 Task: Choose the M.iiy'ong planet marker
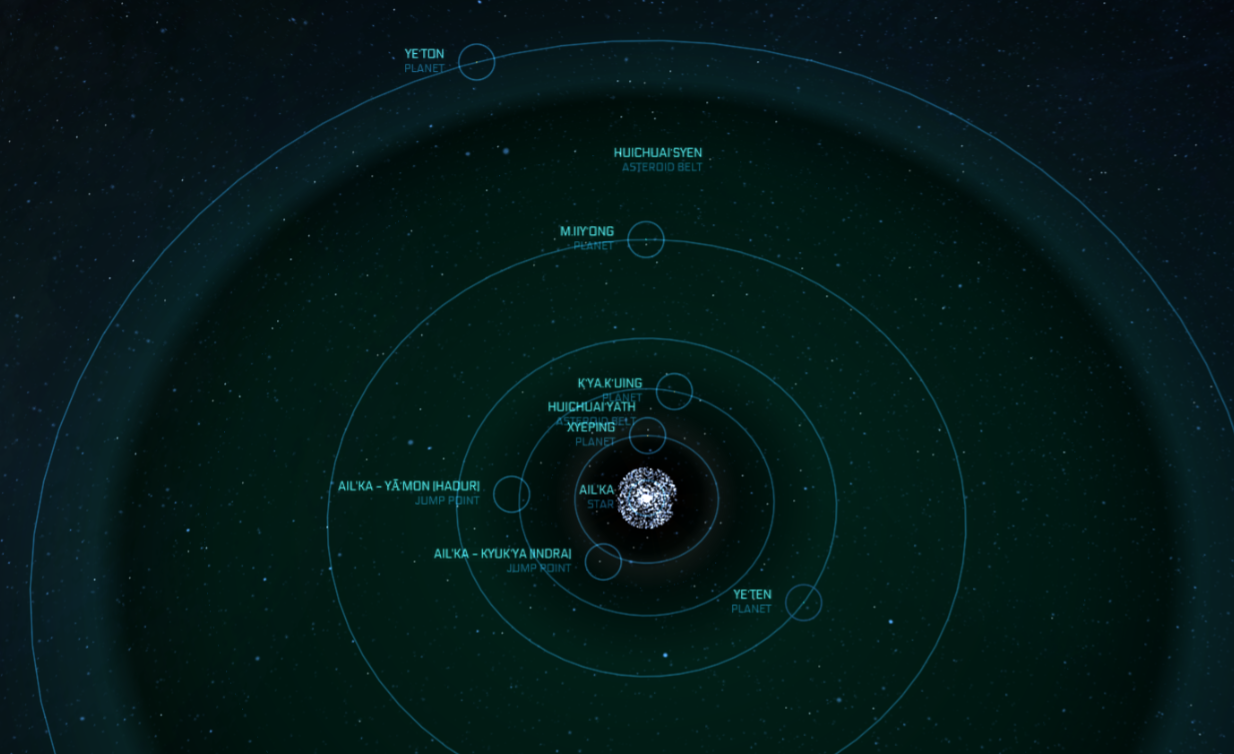645,240
